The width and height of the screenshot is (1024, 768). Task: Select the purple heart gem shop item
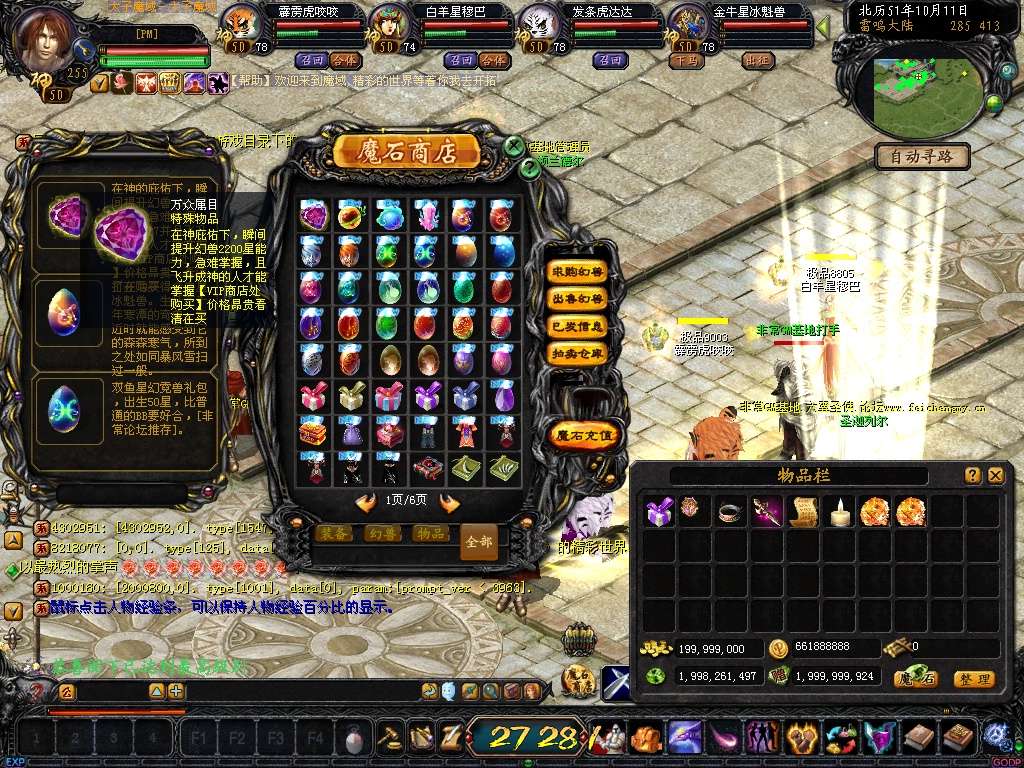313,214
